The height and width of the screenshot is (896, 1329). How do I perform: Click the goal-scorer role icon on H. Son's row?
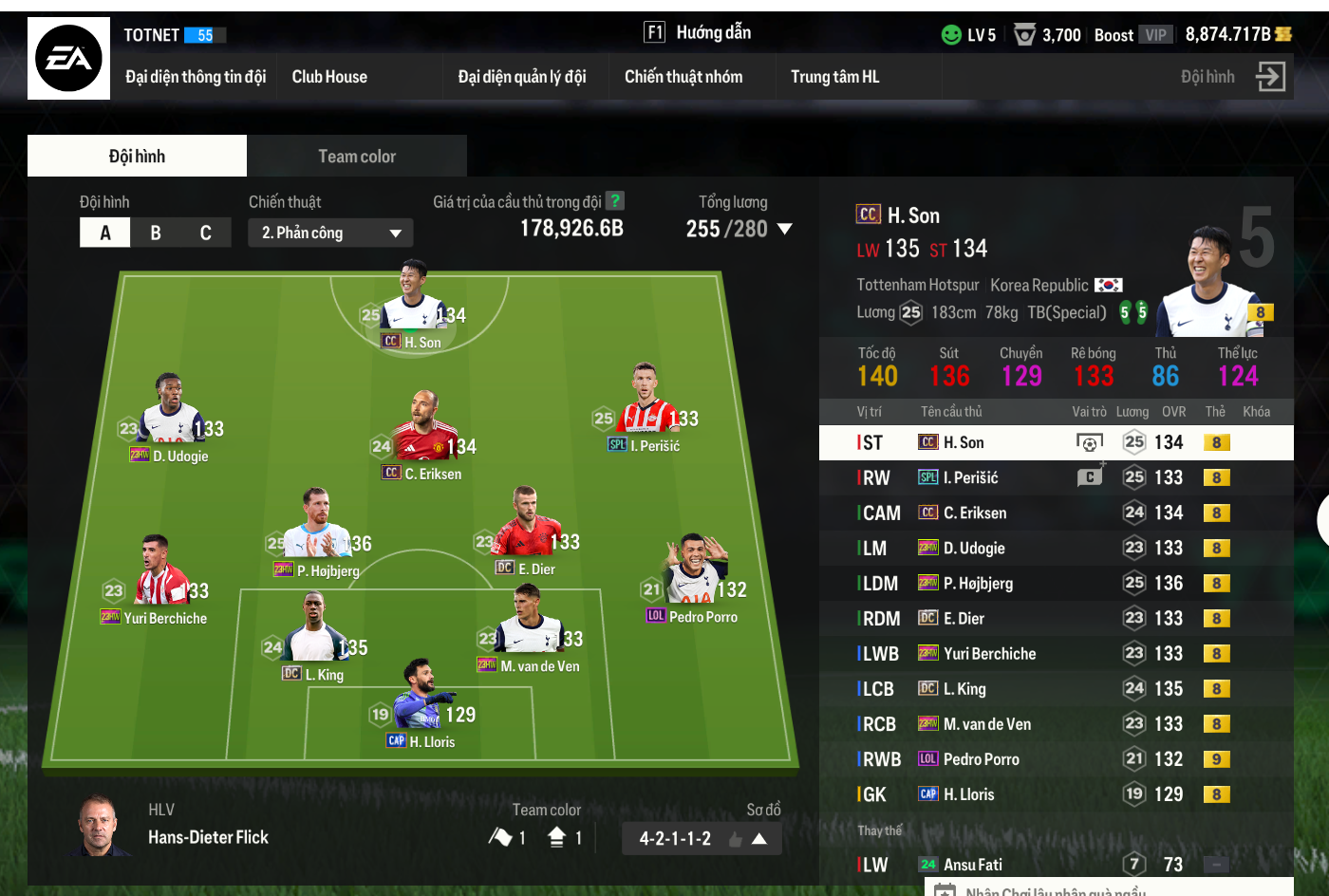tap(1088, 441)
